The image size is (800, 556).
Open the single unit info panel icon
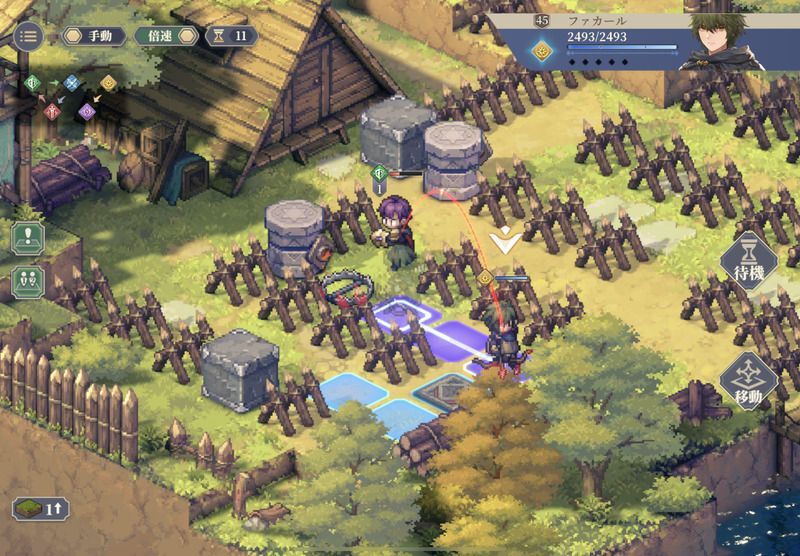(x=27, y=238)
